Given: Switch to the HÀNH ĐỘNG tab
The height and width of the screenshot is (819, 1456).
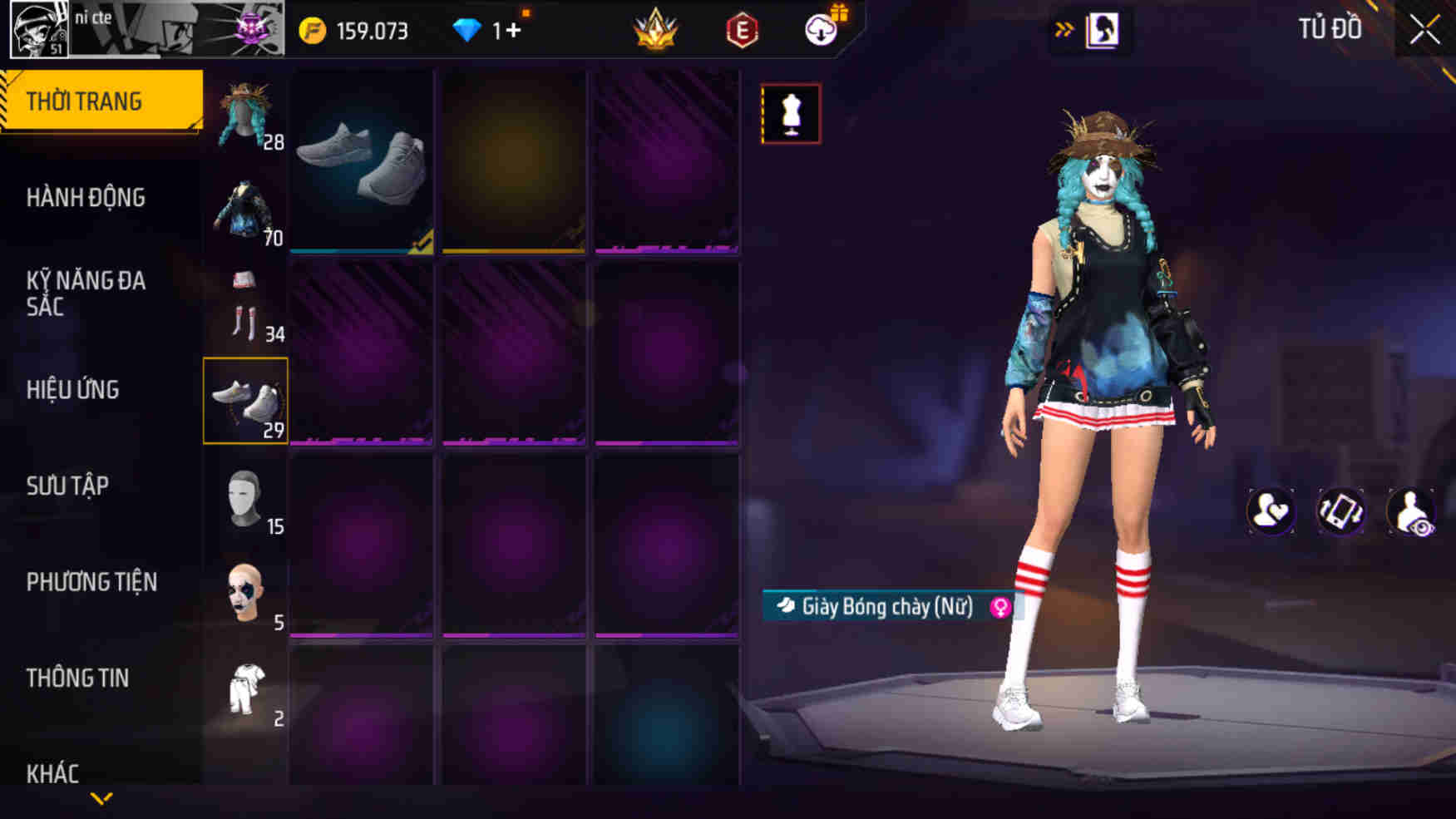Looking at the screenshot, I should point(84,197).
